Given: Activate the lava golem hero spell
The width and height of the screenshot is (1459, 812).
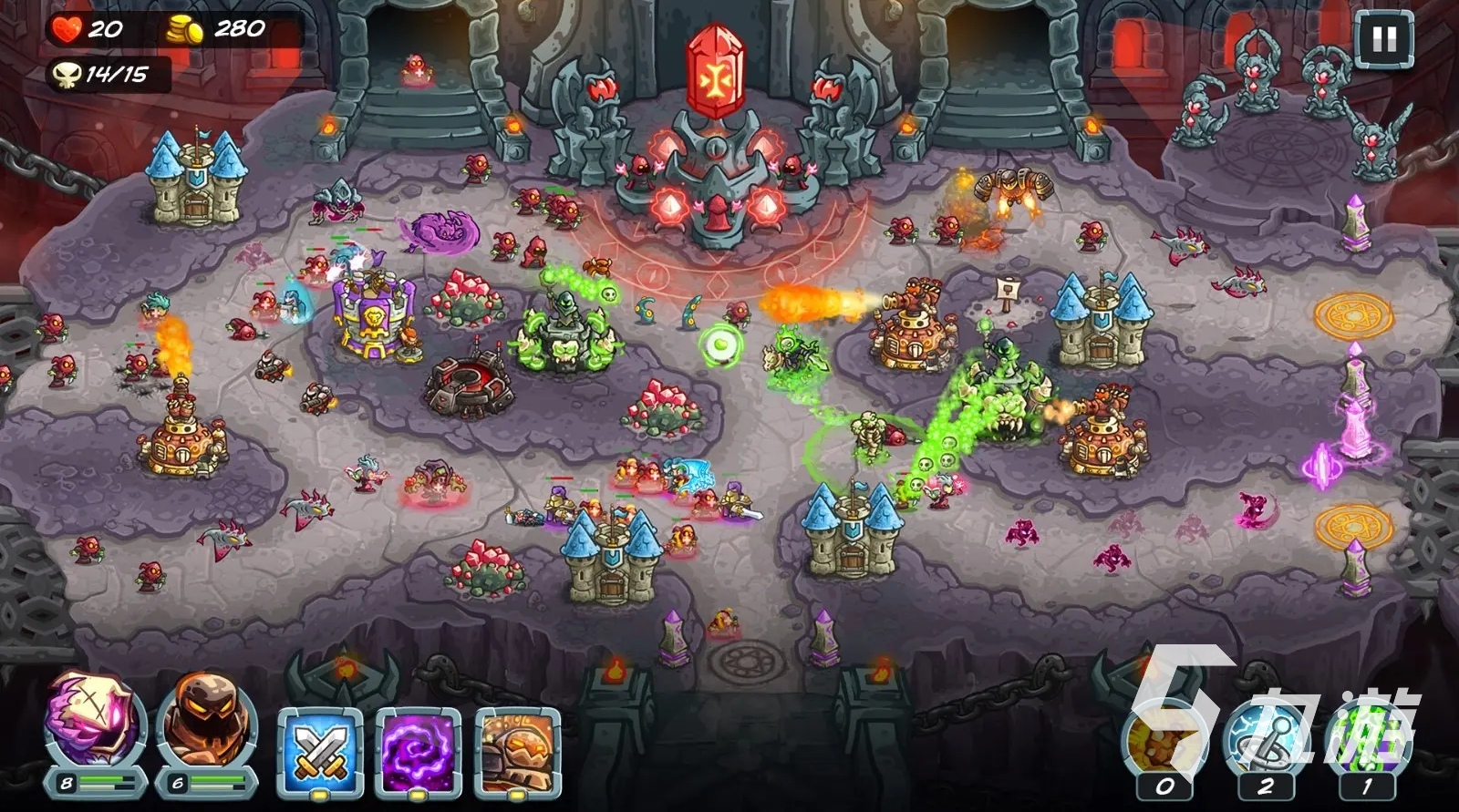Looking at the screenshot, I should tap(517, 752).
